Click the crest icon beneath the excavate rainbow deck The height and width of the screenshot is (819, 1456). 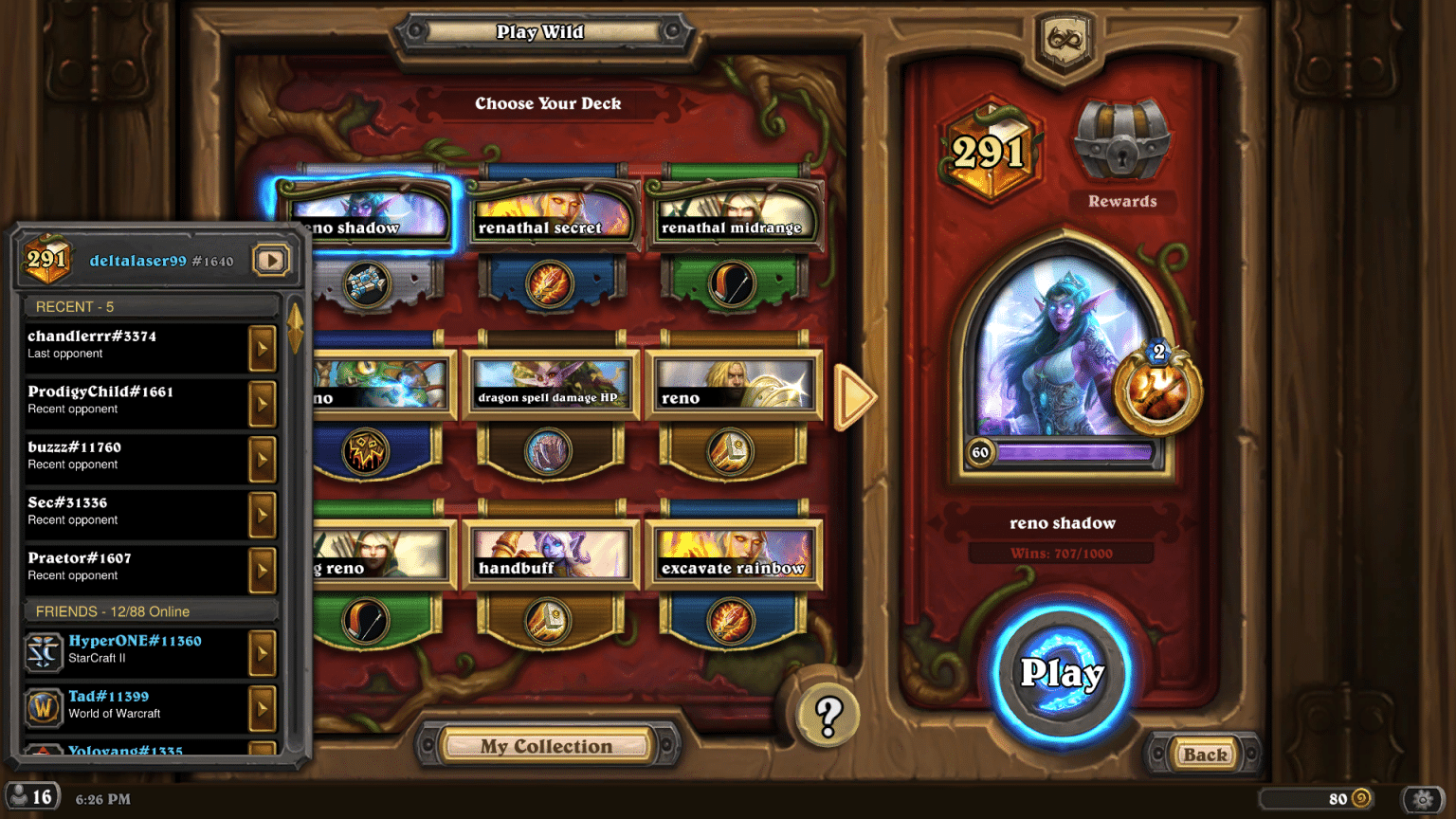[735, 621]
